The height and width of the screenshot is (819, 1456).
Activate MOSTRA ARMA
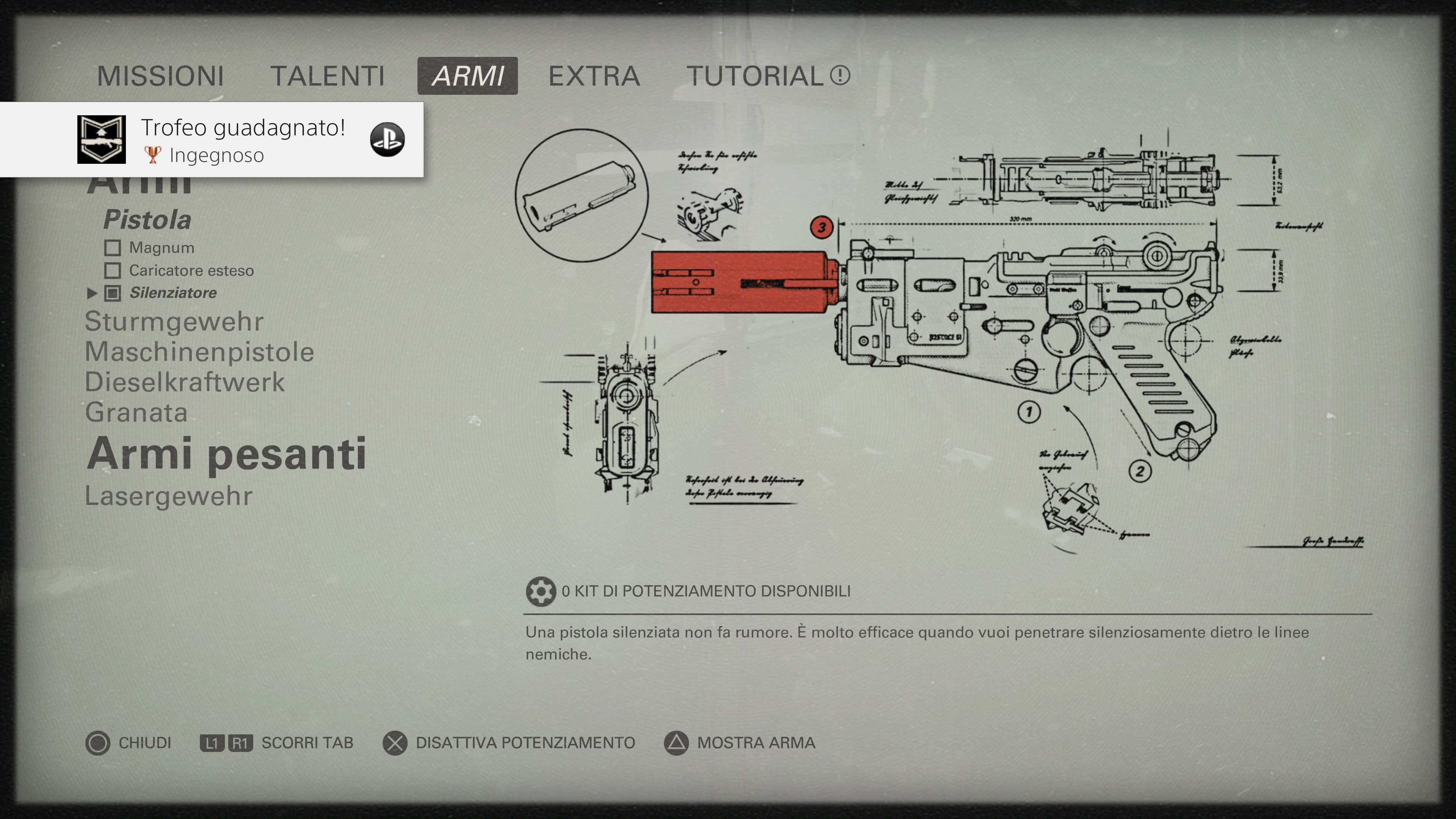[740, 743]
